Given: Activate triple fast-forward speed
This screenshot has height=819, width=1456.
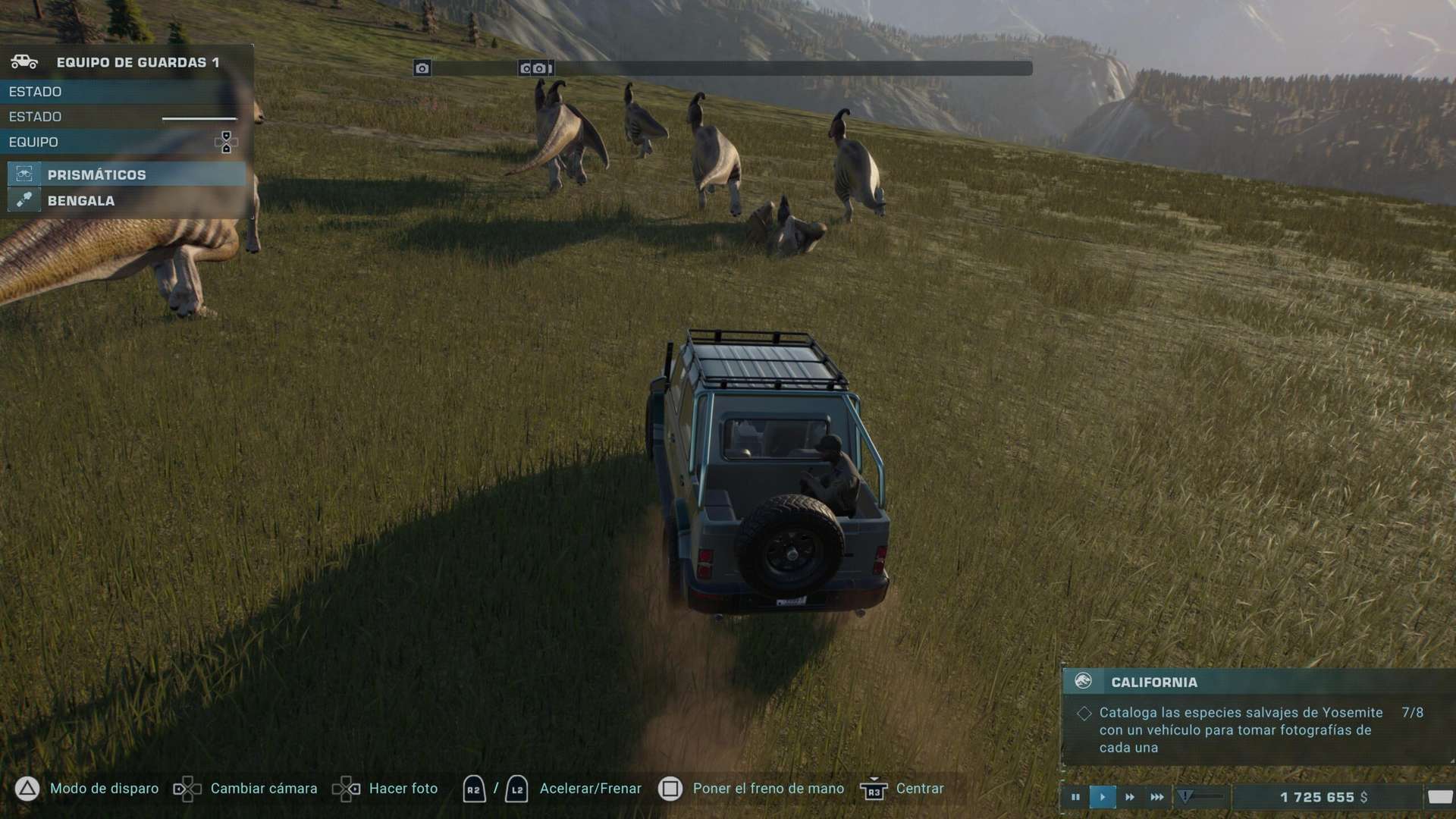Looking at the screenshot, I should click(1156, 797).
